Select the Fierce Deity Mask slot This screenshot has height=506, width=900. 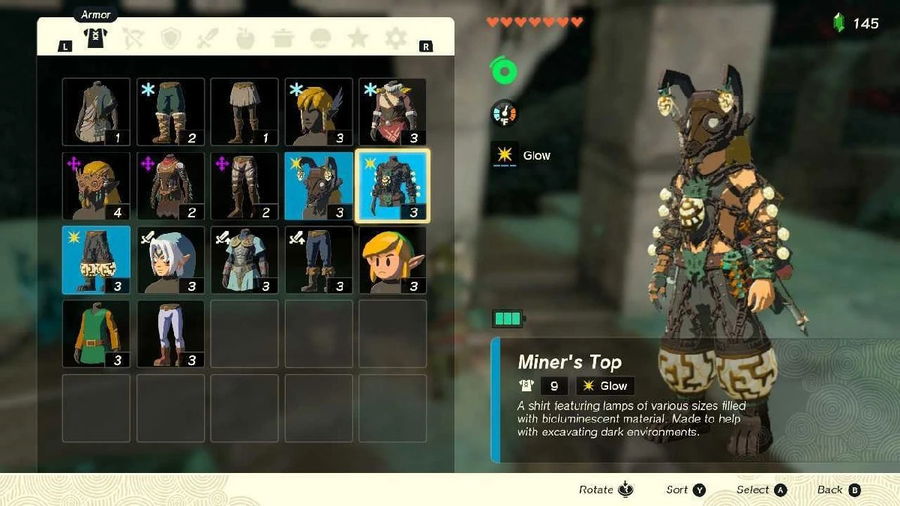tap(171, 260)
